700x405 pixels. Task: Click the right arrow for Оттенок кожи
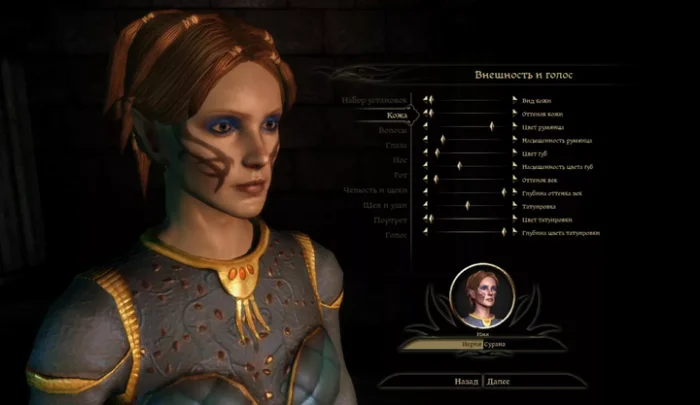click(514, 113)
